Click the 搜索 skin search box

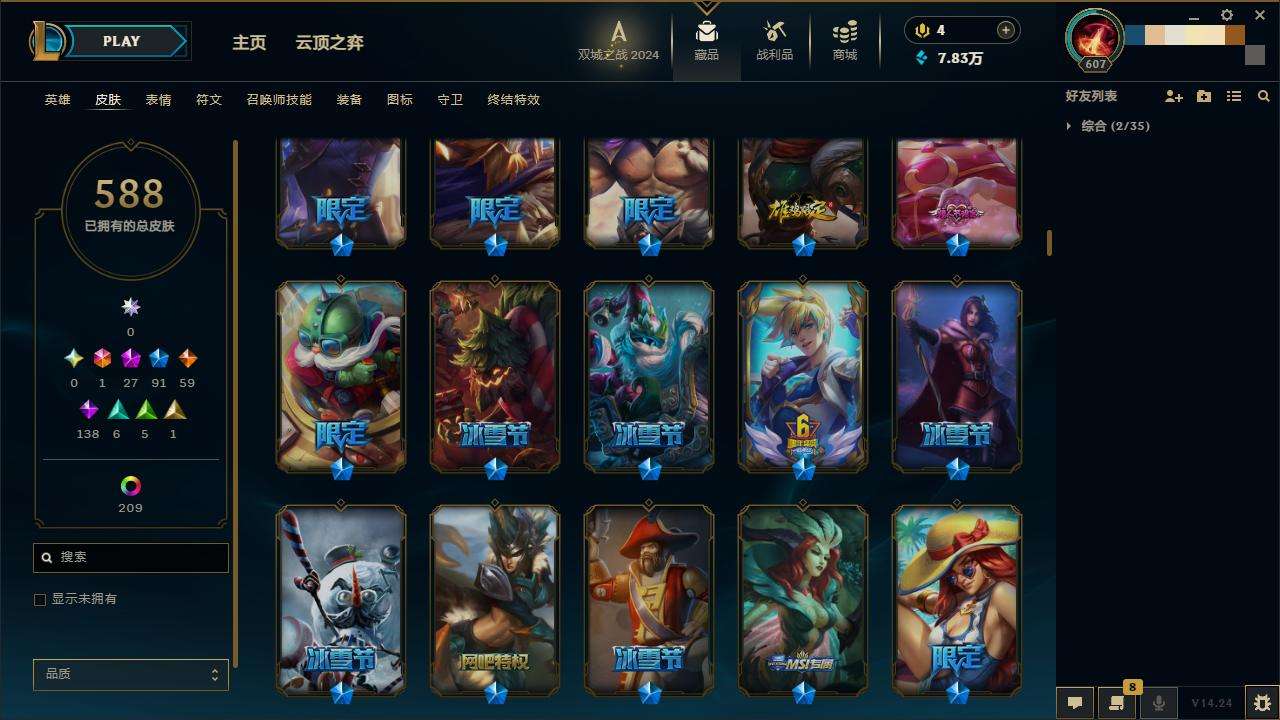click(131, 558)
